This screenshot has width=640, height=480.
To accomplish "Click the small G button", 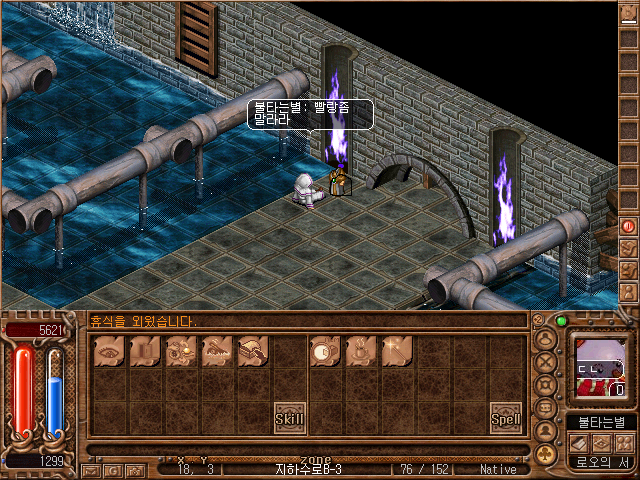I will (114, 469).
